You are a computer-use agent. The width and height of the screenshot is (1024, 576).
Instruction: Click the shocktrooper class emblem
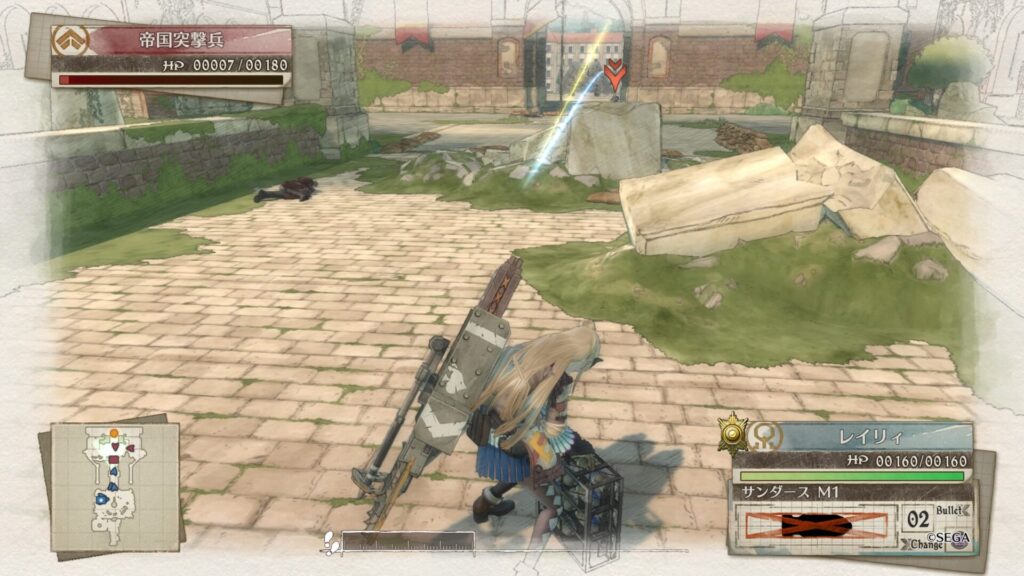coord(71,40)
